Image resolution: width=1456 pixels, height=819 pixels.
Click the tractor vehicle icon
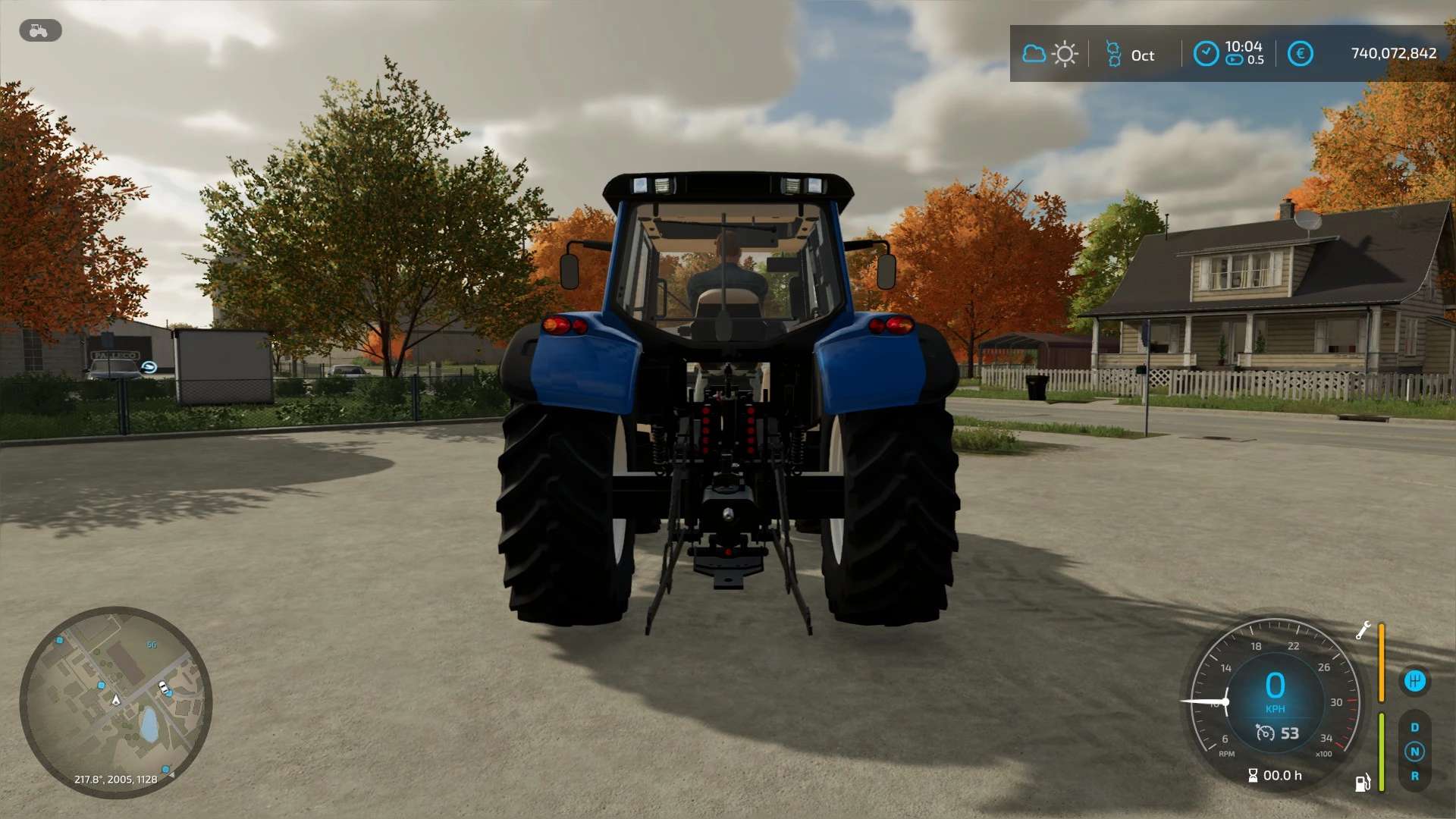pyautogui.click(x=39, y=30)
